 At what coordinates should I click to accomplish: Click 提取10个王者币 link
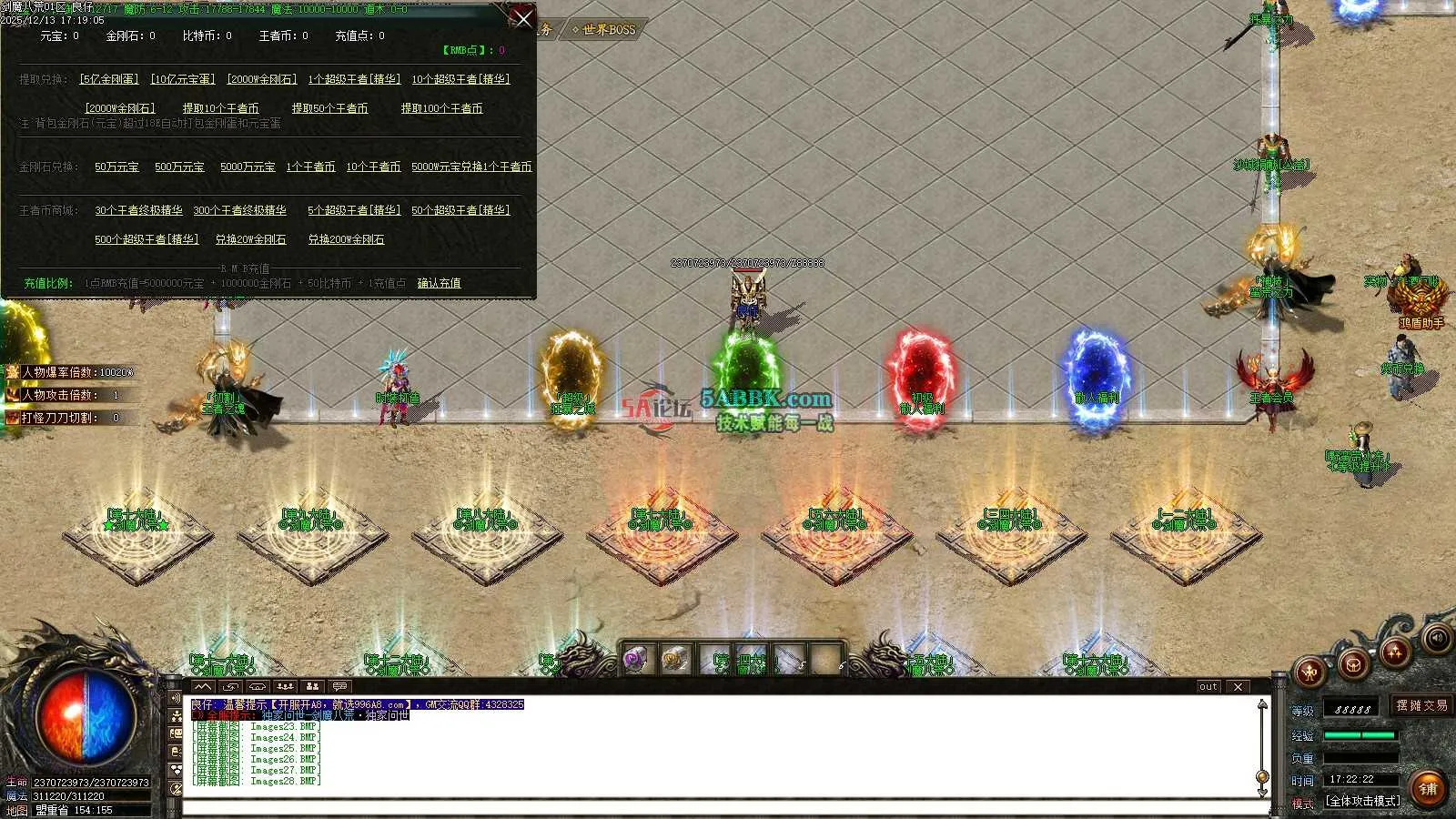[x=220, y=108]
